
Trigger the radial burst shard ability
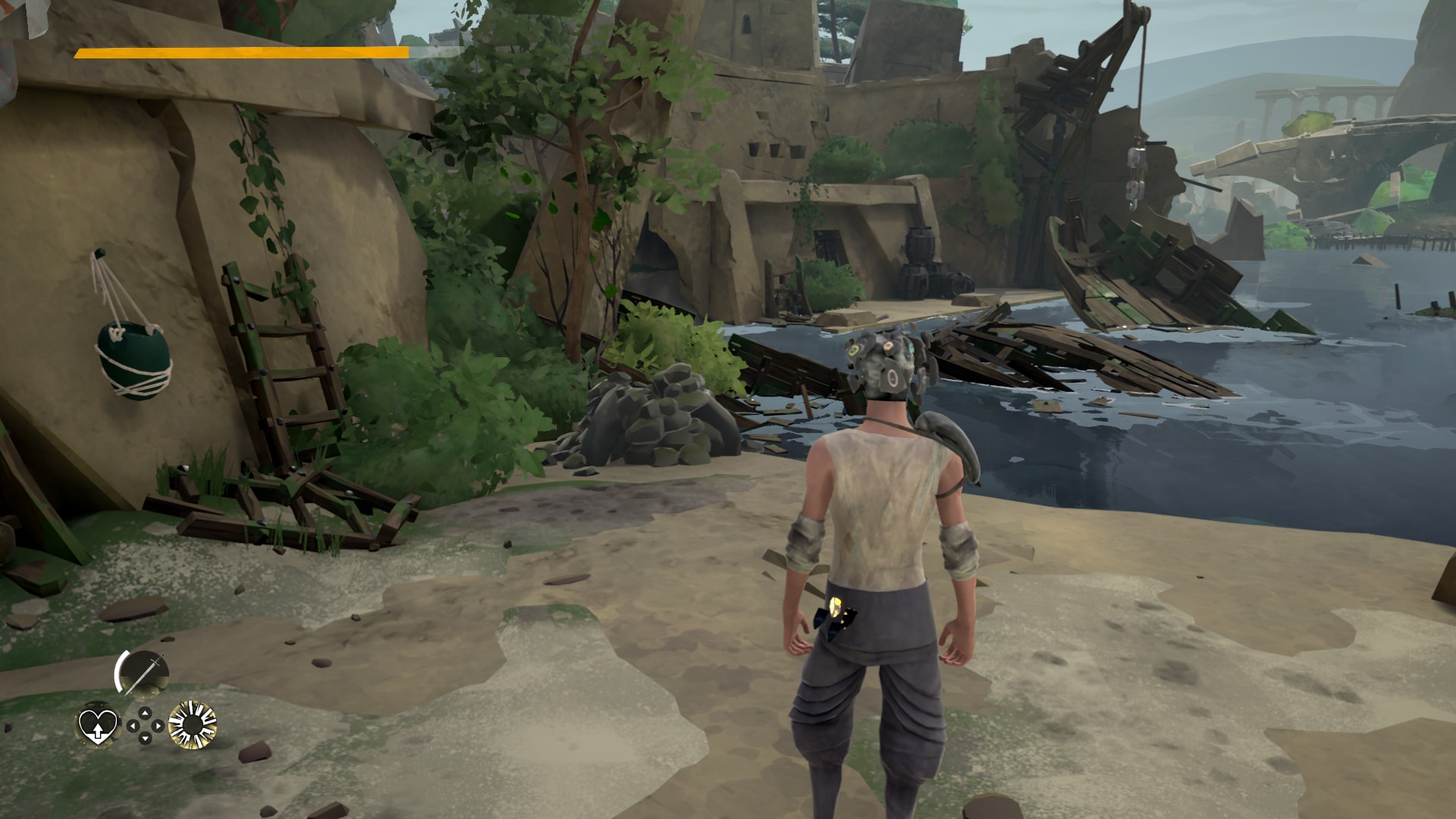pyautogui.click(x=192, y=725)
